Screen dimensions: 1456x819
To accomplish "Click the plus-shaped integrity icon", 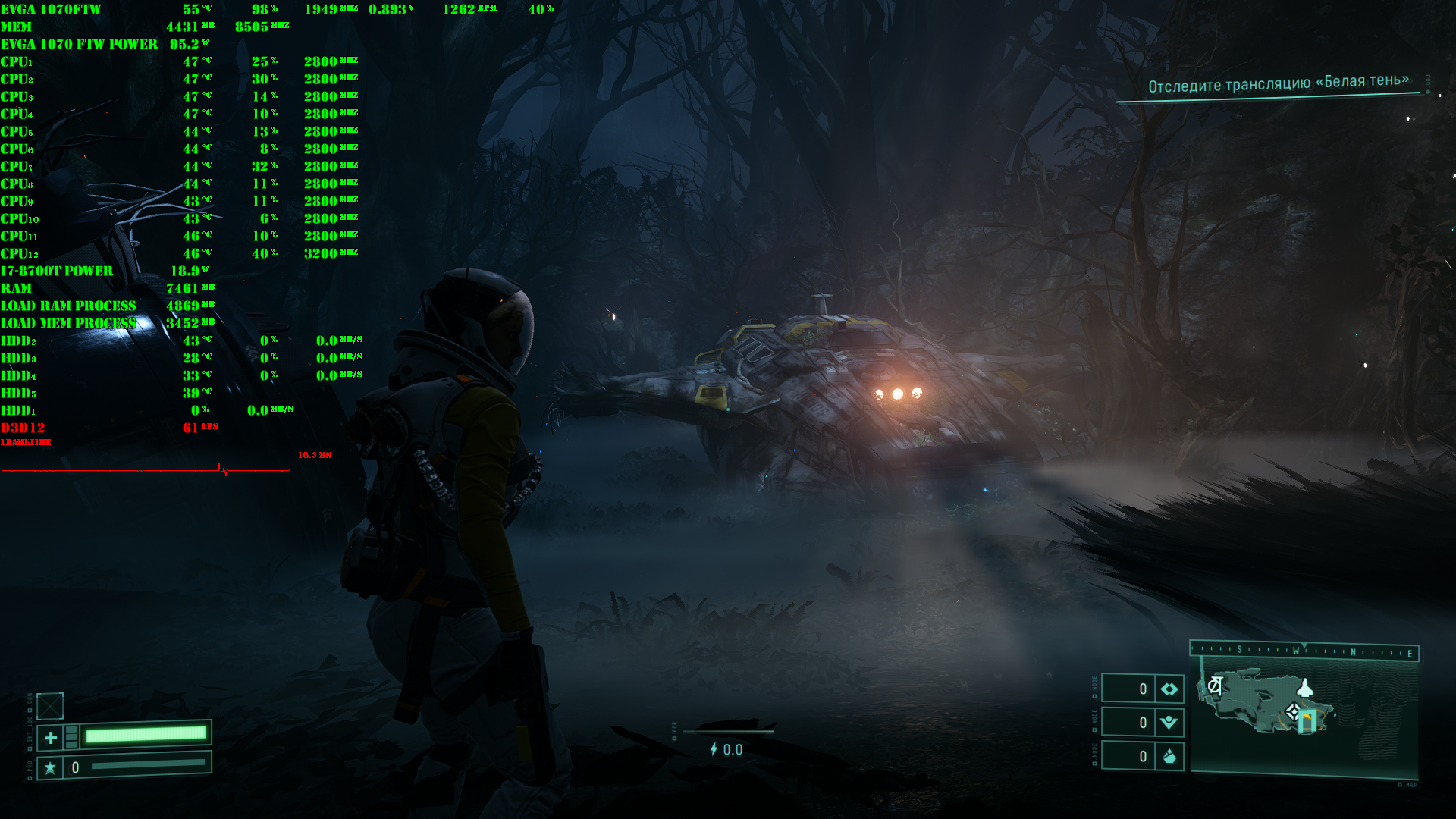I will point(51,737).
